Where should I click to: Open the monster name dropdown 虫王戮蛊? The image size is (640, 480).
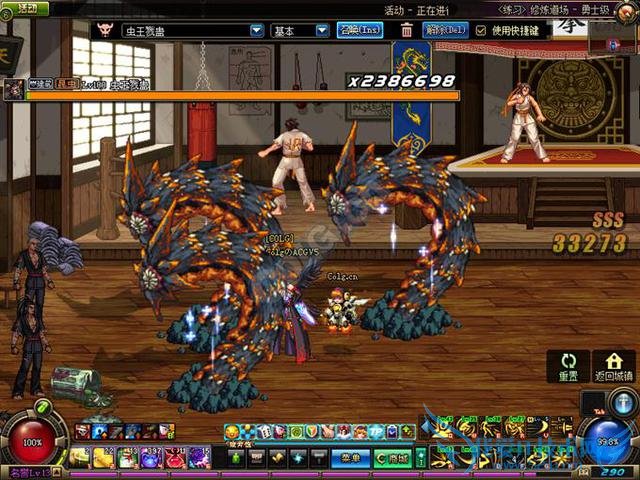(256, 31)
